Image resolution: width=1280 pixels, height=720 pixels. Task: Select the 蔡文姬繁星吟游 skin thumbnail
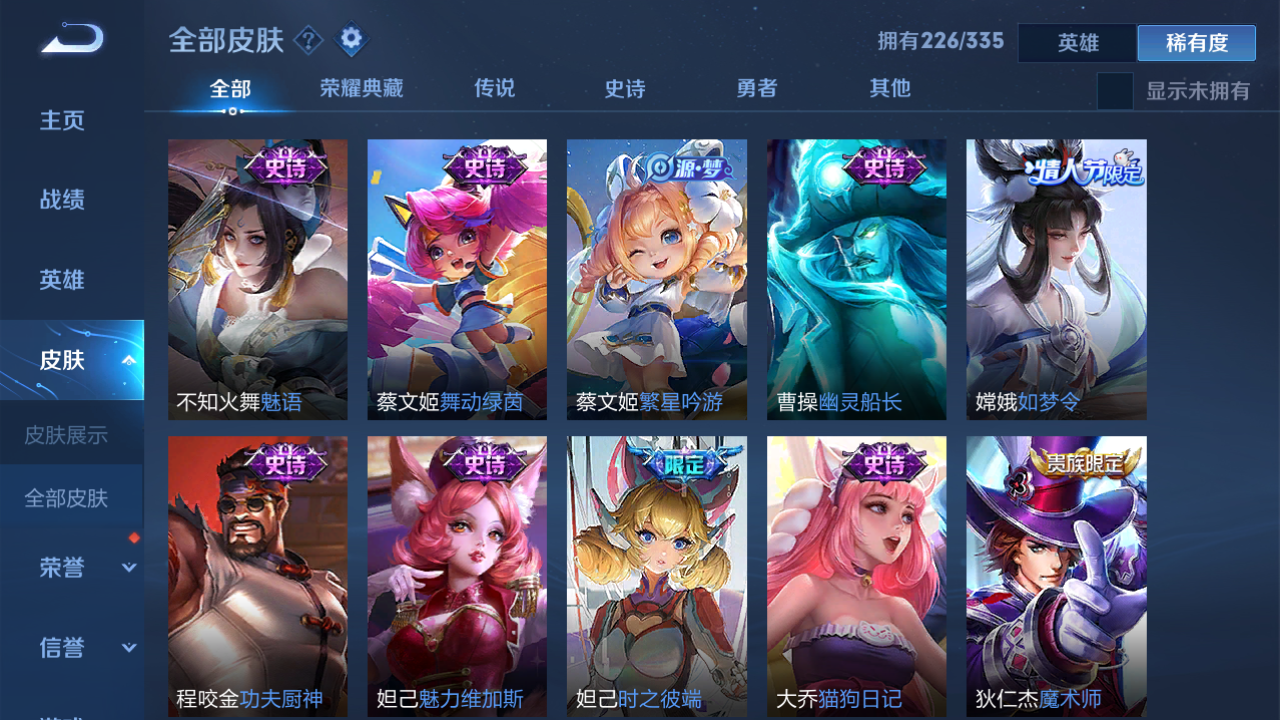click(x=656, y=278)
